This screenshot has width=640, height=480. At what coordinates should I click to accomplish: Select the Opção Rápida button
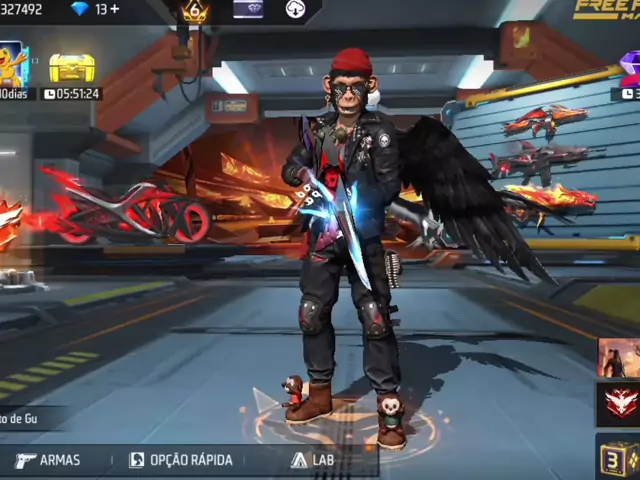(180, 460)
